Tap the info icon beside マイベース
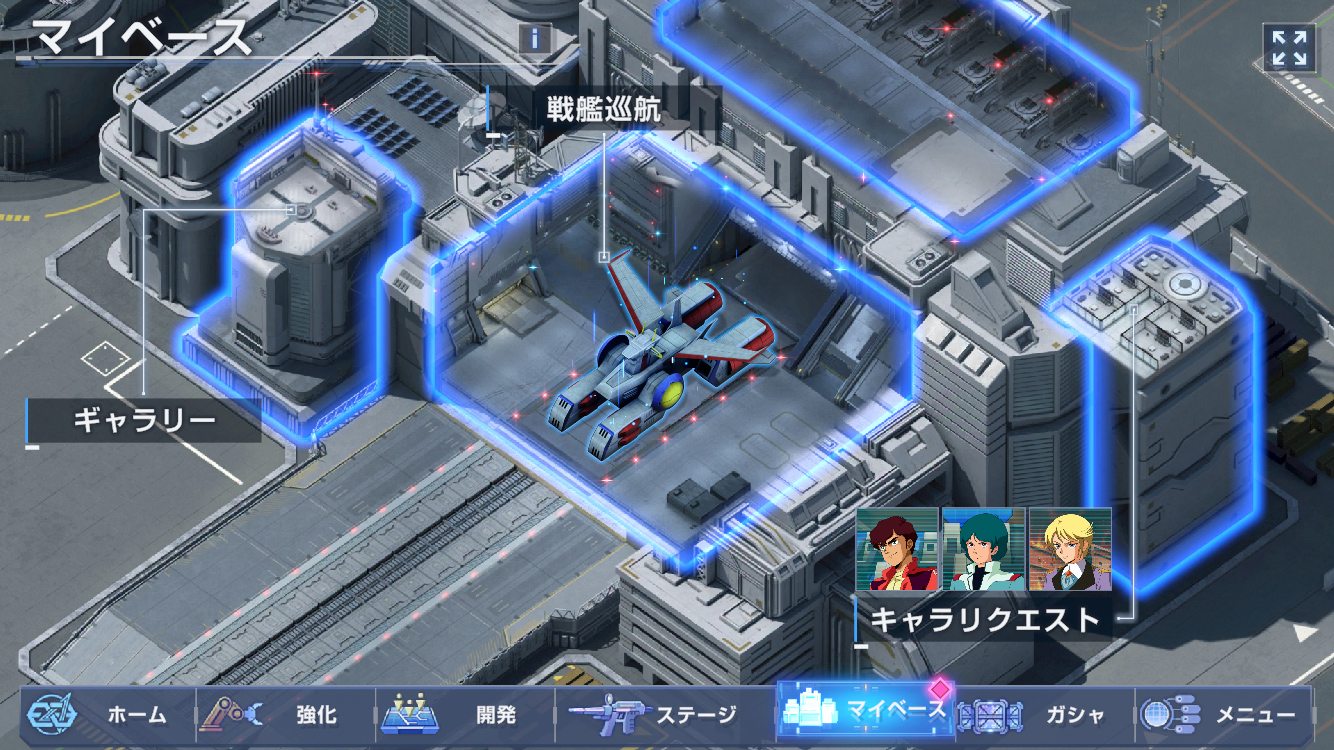The image size is (1334, 750). click(535, 39)
